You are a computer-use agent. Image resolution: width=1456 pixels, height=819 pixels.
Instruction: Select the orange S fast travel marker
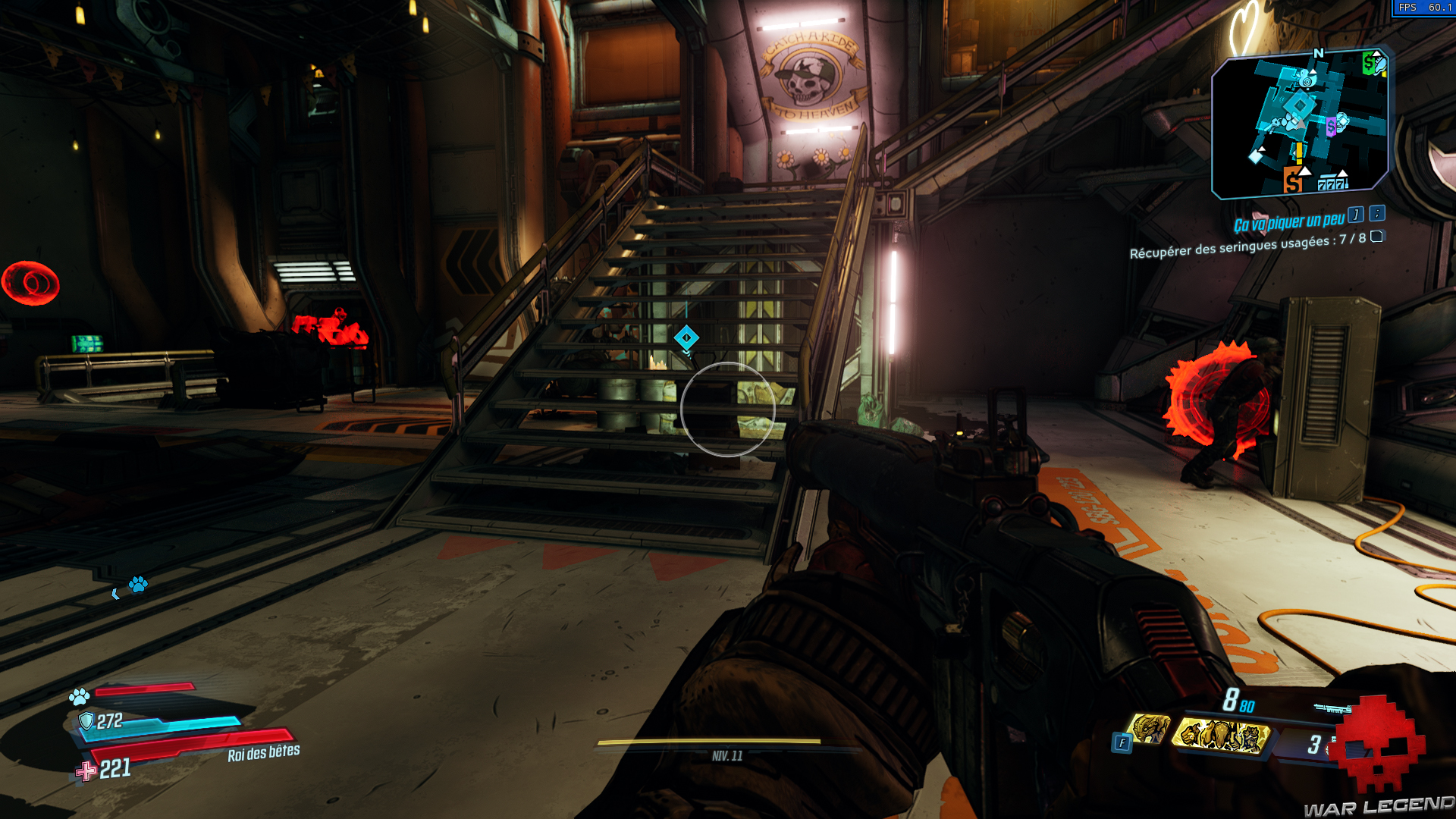pyautogui.click(x=1294, y=182)
